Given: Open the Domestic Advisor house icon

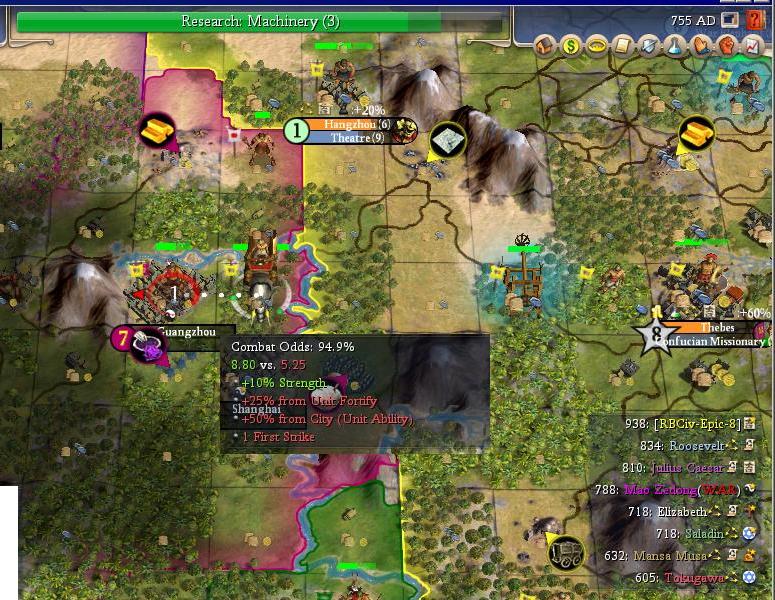Looking at the screenshot, I should (x=546, y=45).
